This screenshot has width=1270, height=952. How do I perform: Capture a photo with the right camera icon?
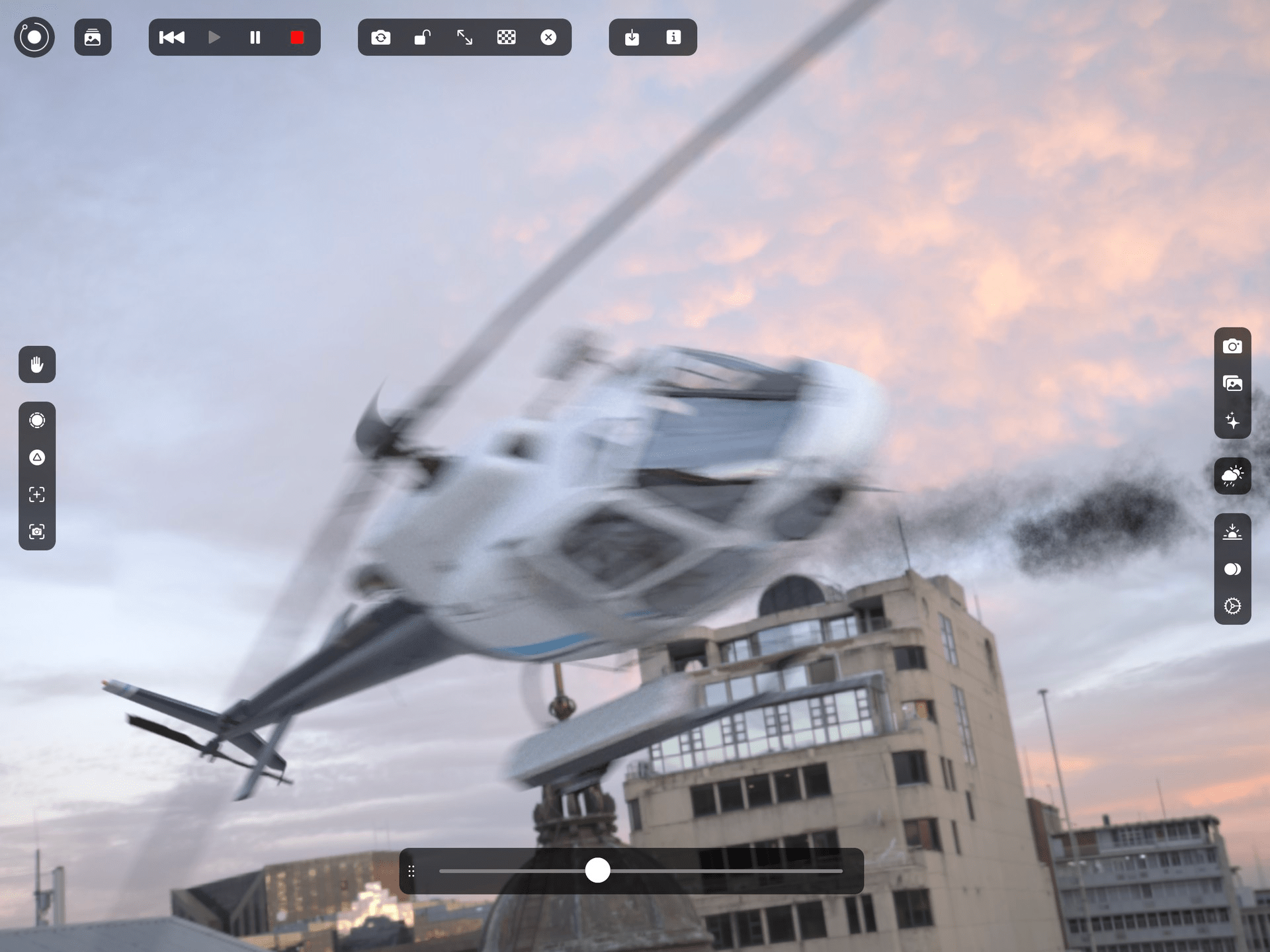pos(1233,346)
